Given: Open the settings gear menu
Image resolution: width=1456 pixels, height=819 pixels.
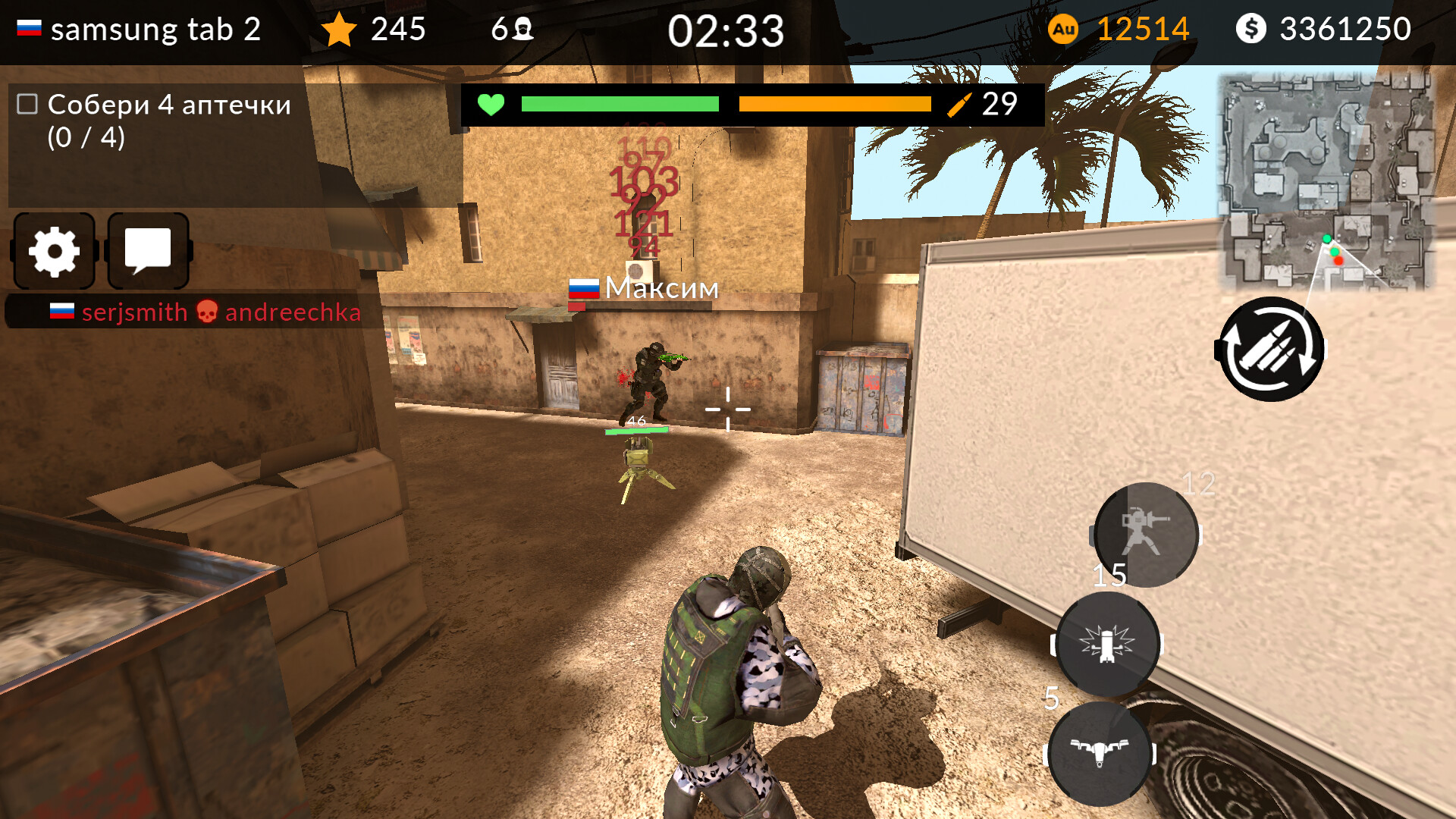Looking at the screenshot, I should [x=54, y=251].
